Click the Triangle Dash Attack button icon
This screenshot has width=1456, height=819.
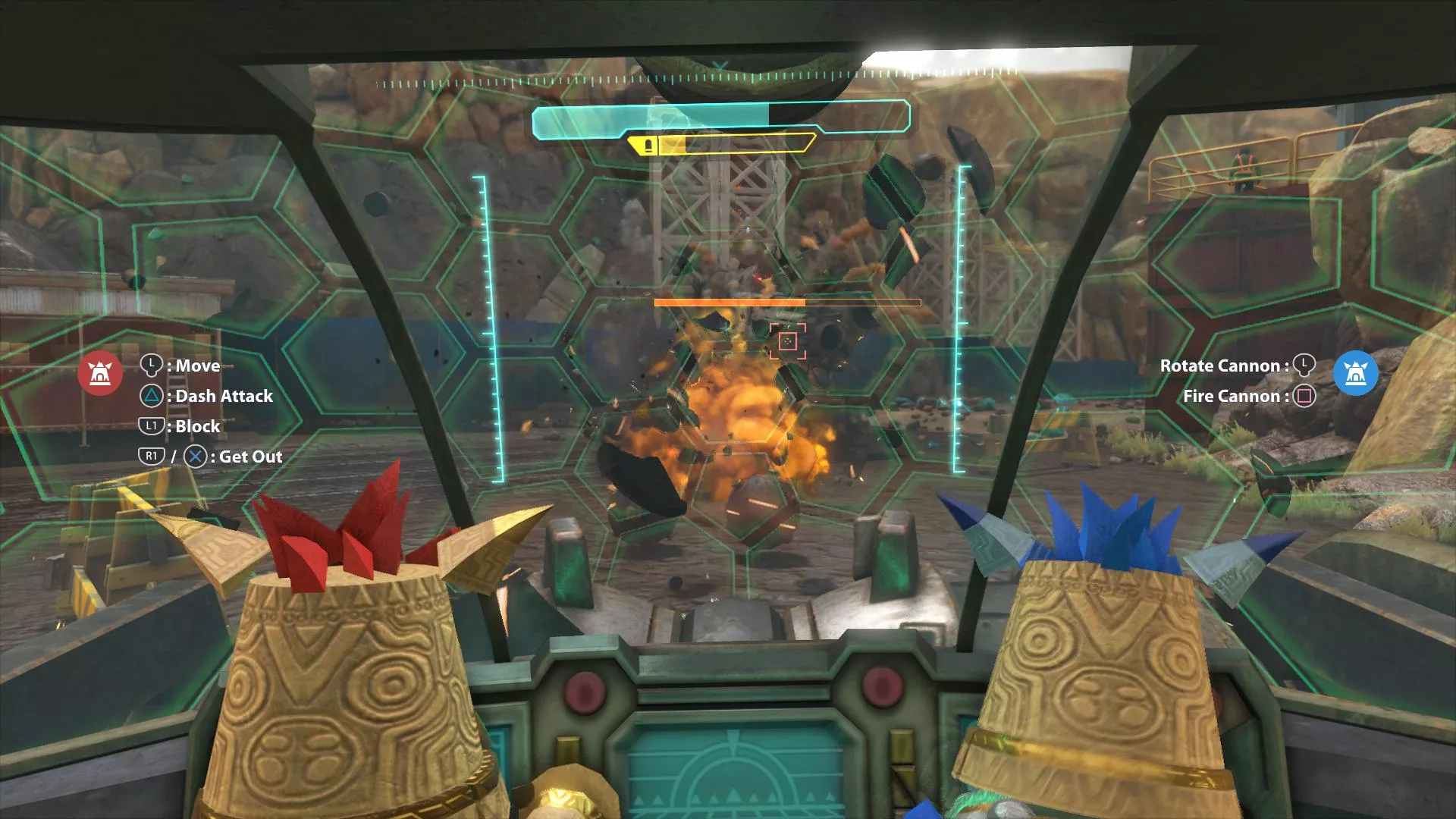(149, 396)
